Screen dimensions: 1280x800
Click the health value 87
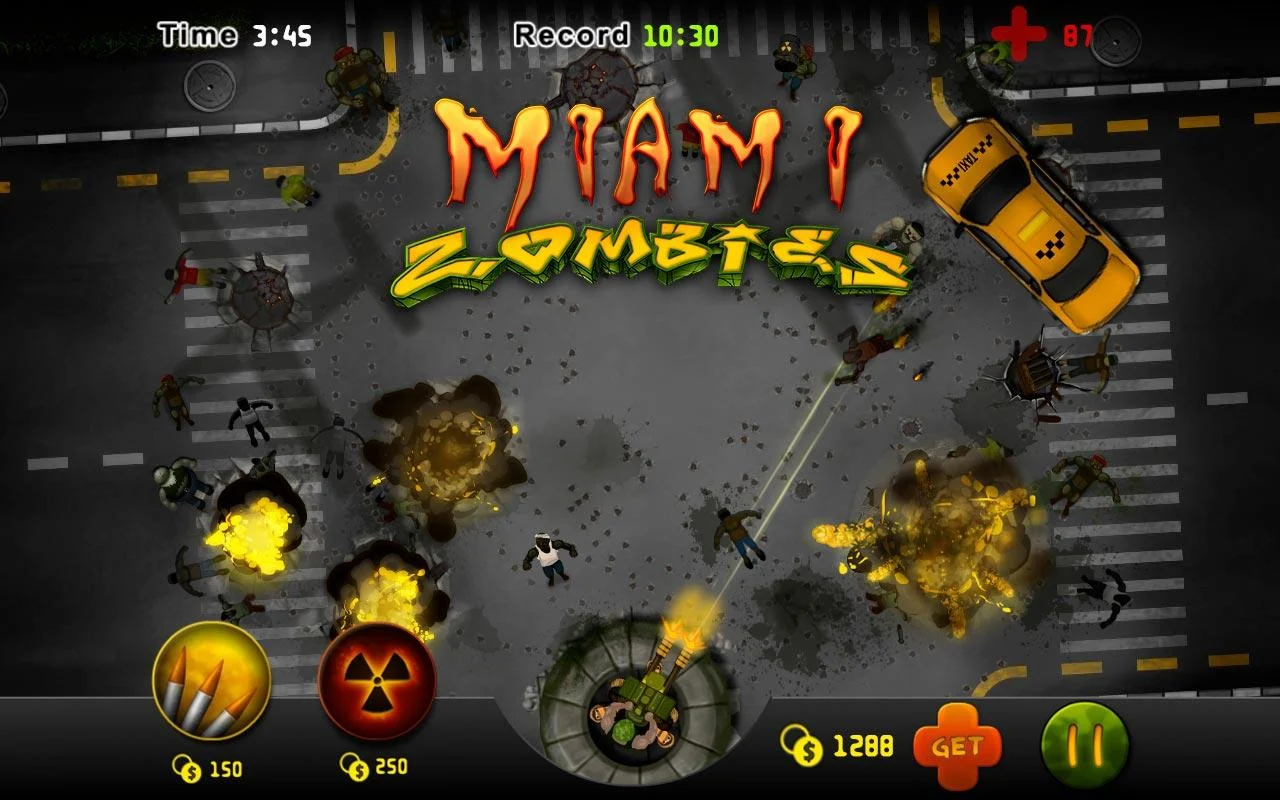point(1079,32)
